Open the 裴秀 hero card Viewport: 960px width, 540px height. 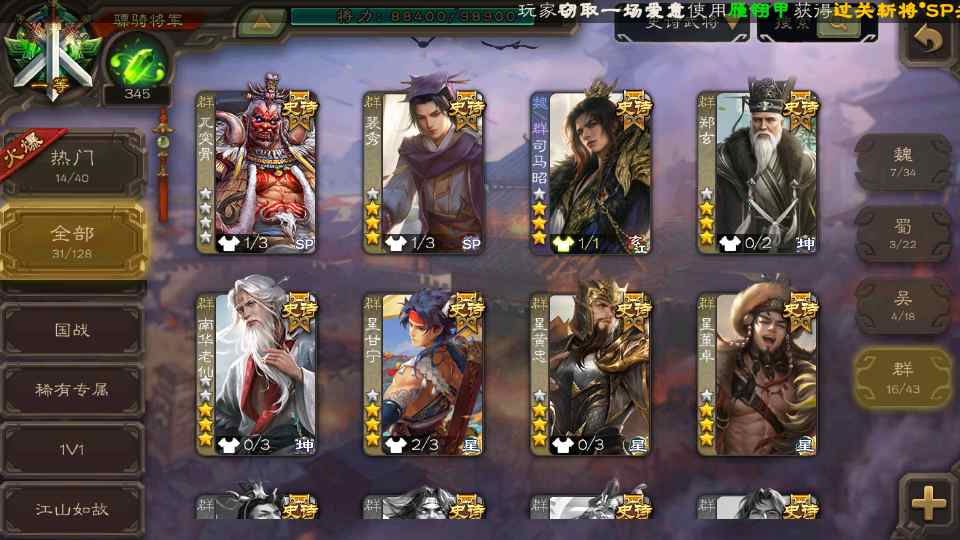(424, 172)
